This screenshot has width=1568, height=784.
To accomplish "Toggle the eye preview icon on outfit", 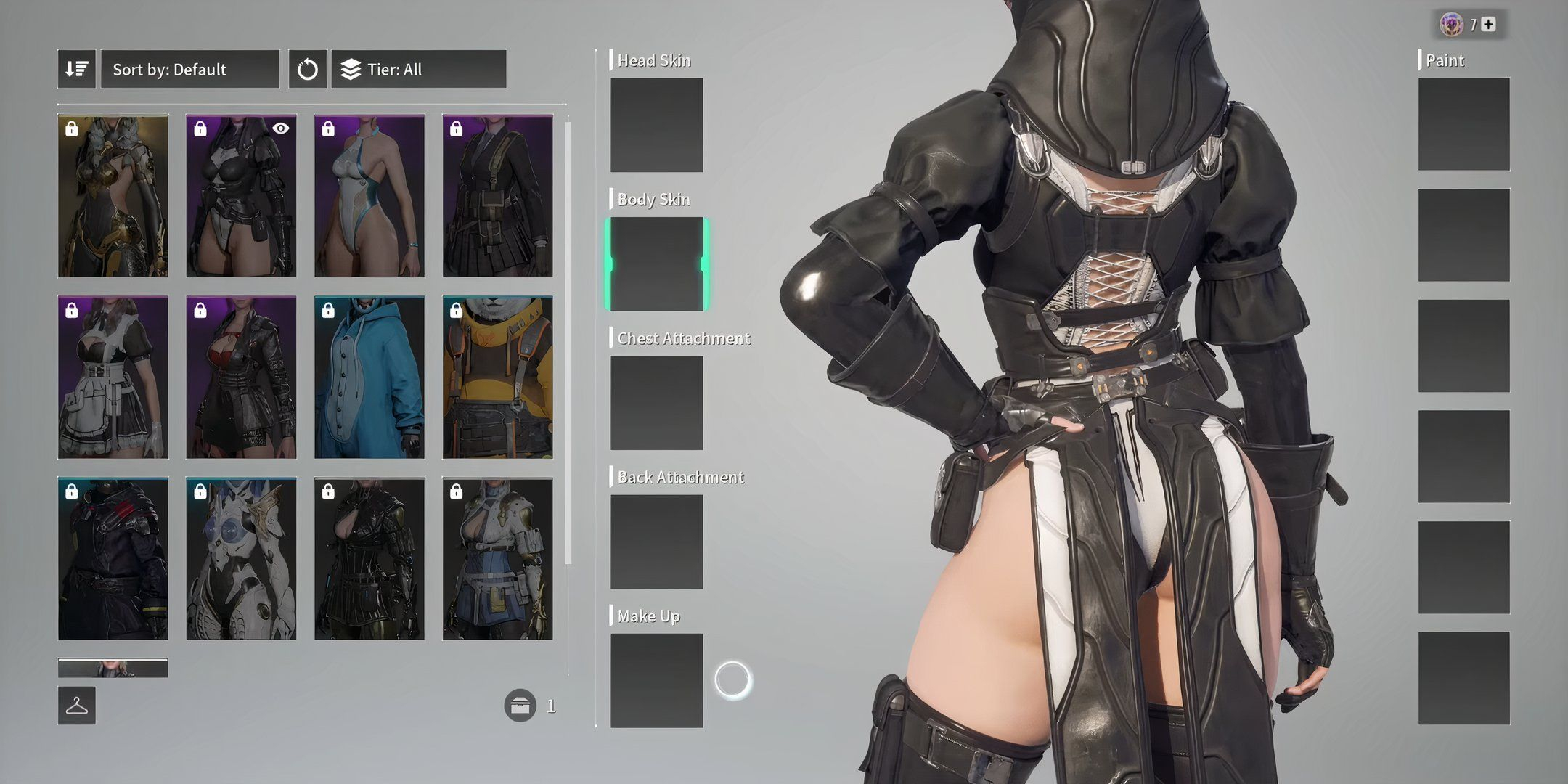I will (281, 128).
